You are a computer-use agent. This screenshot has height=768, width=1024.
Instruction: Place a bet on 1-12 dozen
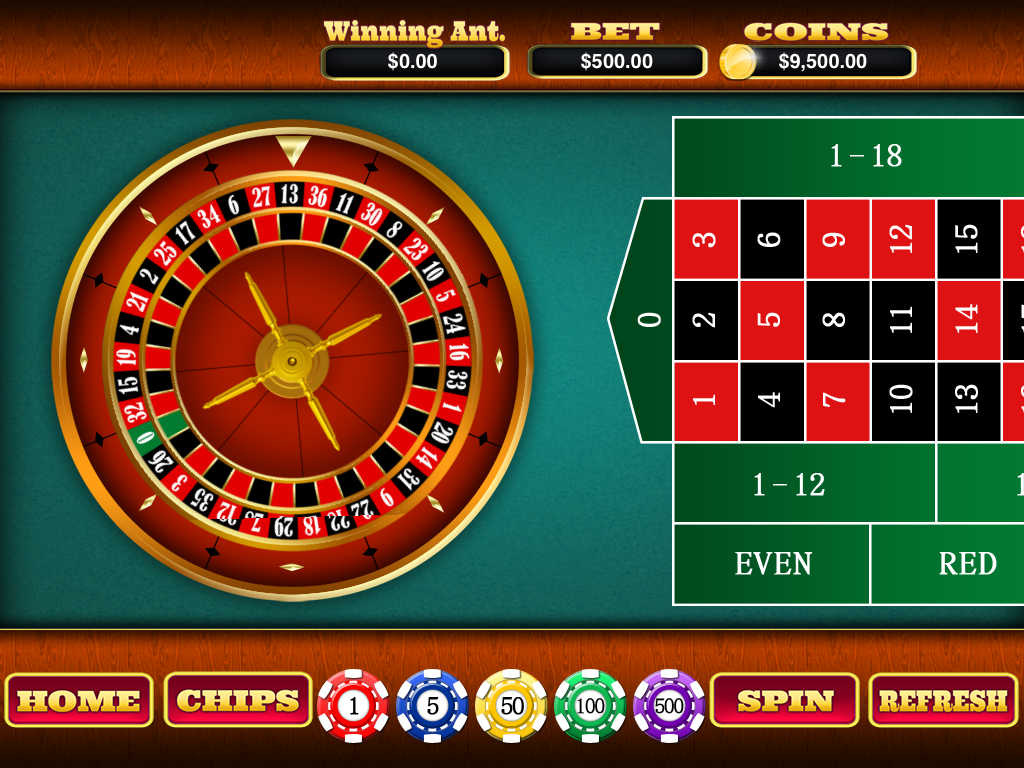[788, 484]
